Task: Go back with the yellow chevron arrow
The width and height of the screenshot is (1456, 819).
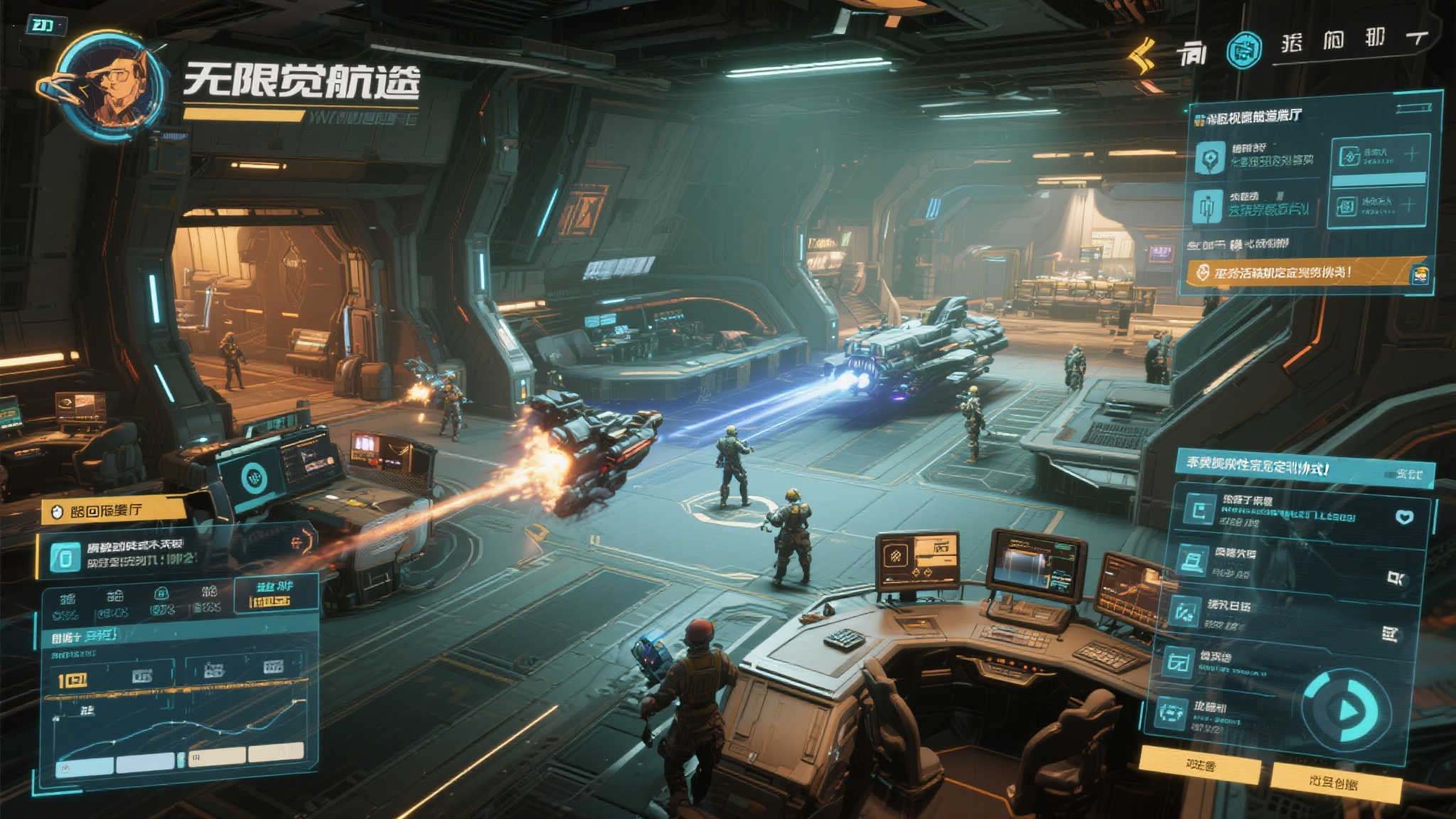Action: pos(1142,54)
